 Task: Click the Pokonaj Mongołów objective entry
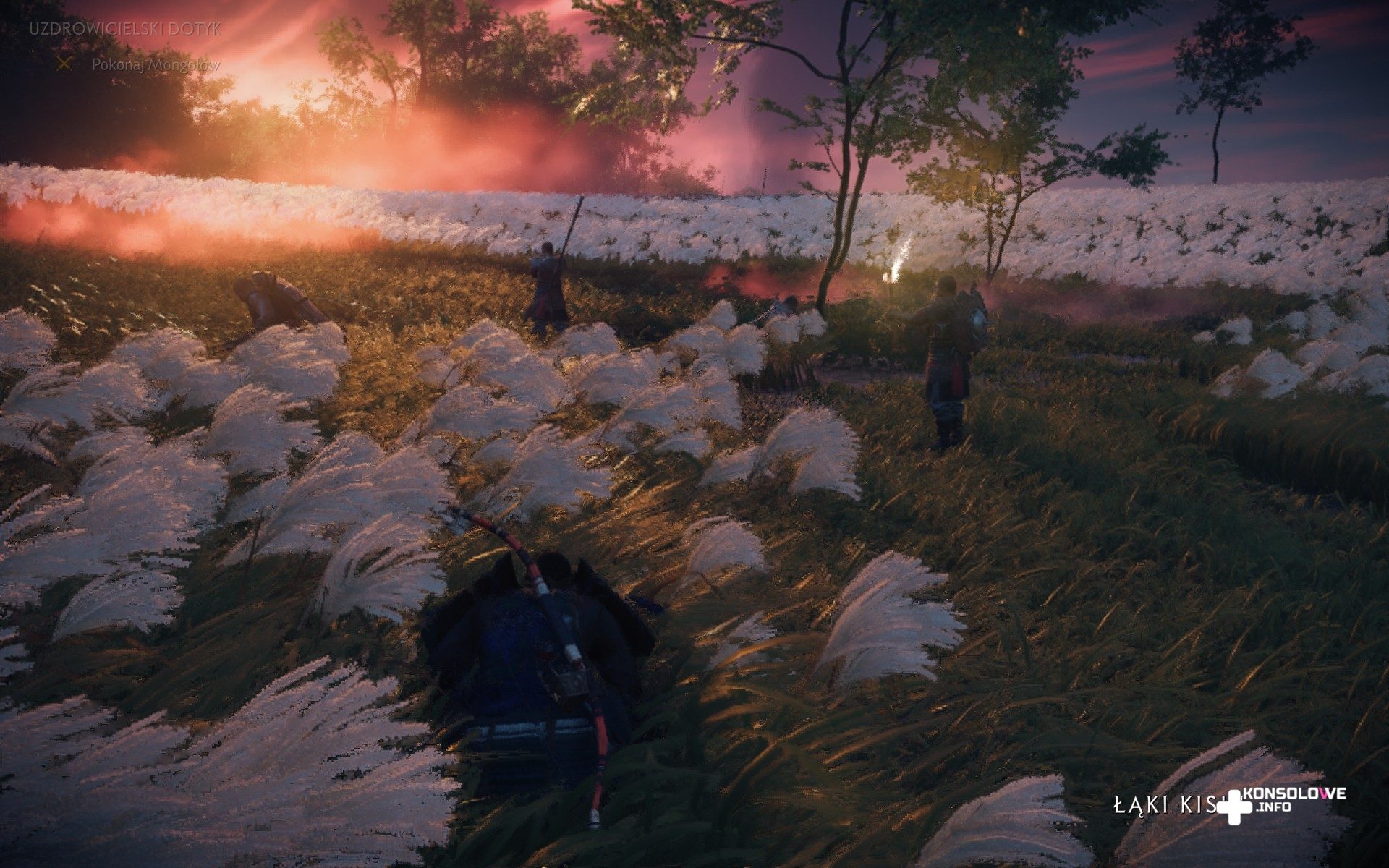[155, 64]
